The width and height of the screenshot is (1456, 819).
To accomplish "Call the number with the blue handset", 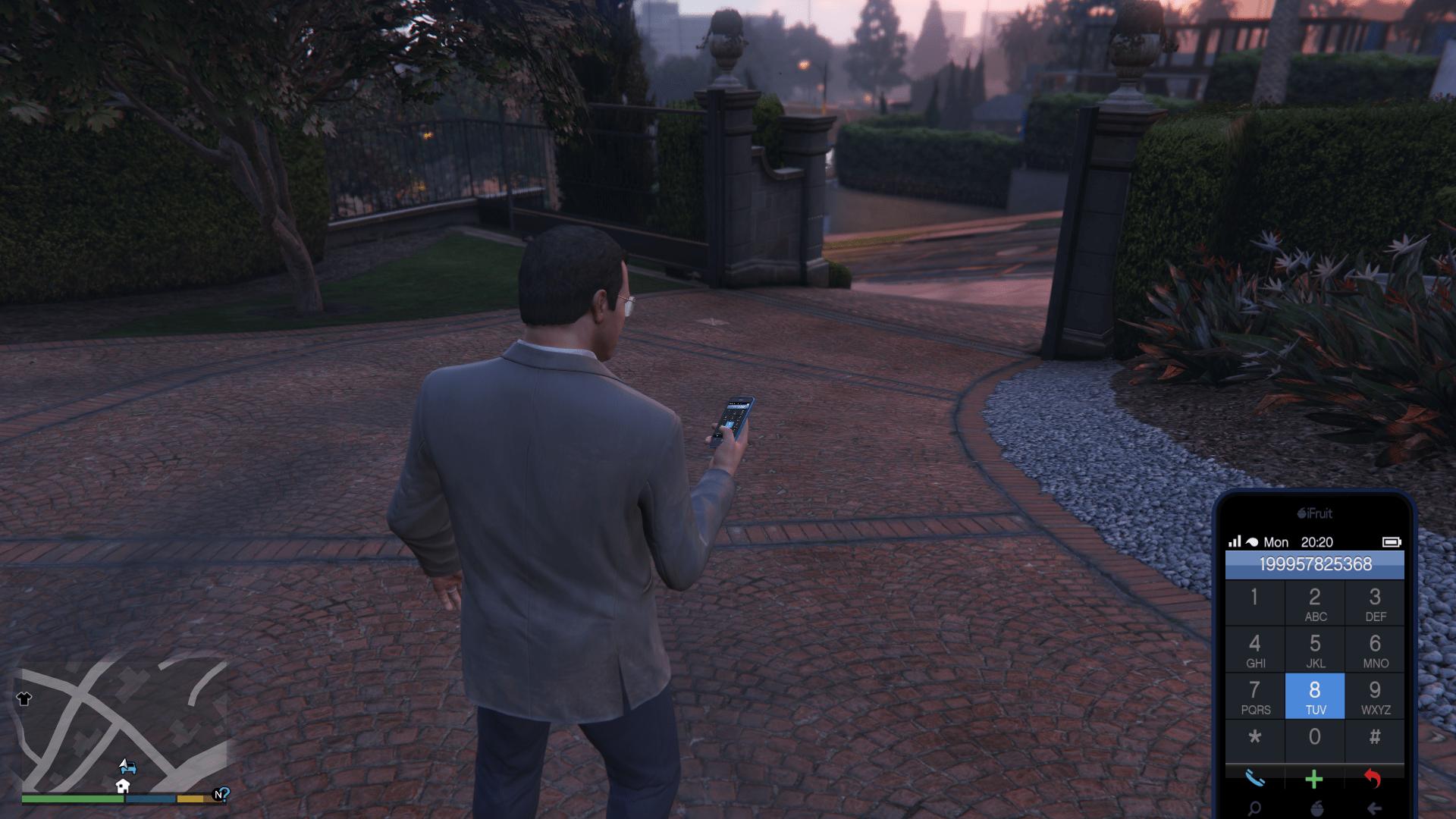I will pos(1255,779).
